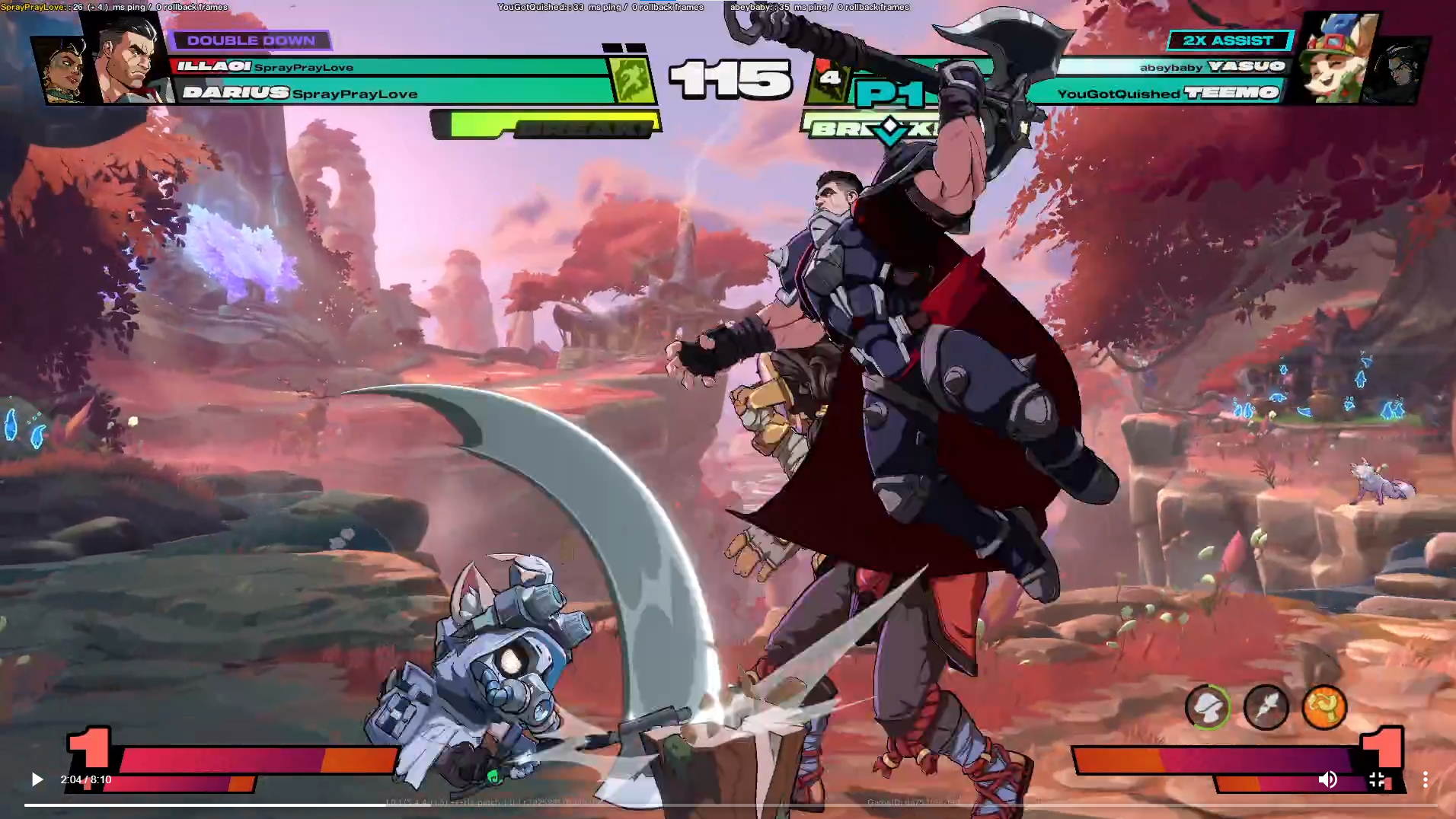Activate the orange slingshot ability icon
Image resolution: width=1456 pixels, height=819 pixels.
[x=1324, y=707]
